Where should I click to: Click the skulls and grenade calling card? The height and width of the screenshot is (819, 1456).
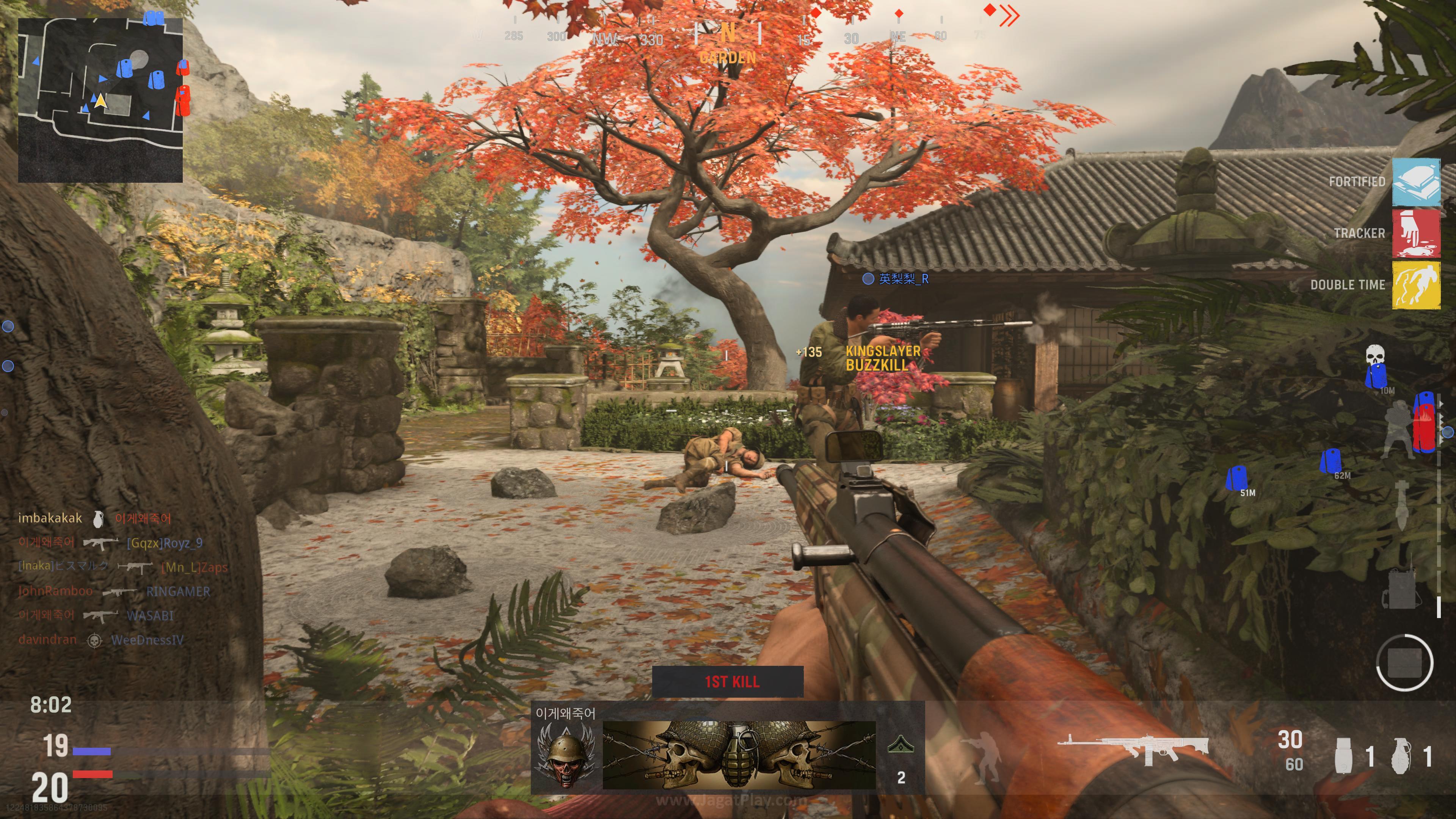(x=739, y=755)
